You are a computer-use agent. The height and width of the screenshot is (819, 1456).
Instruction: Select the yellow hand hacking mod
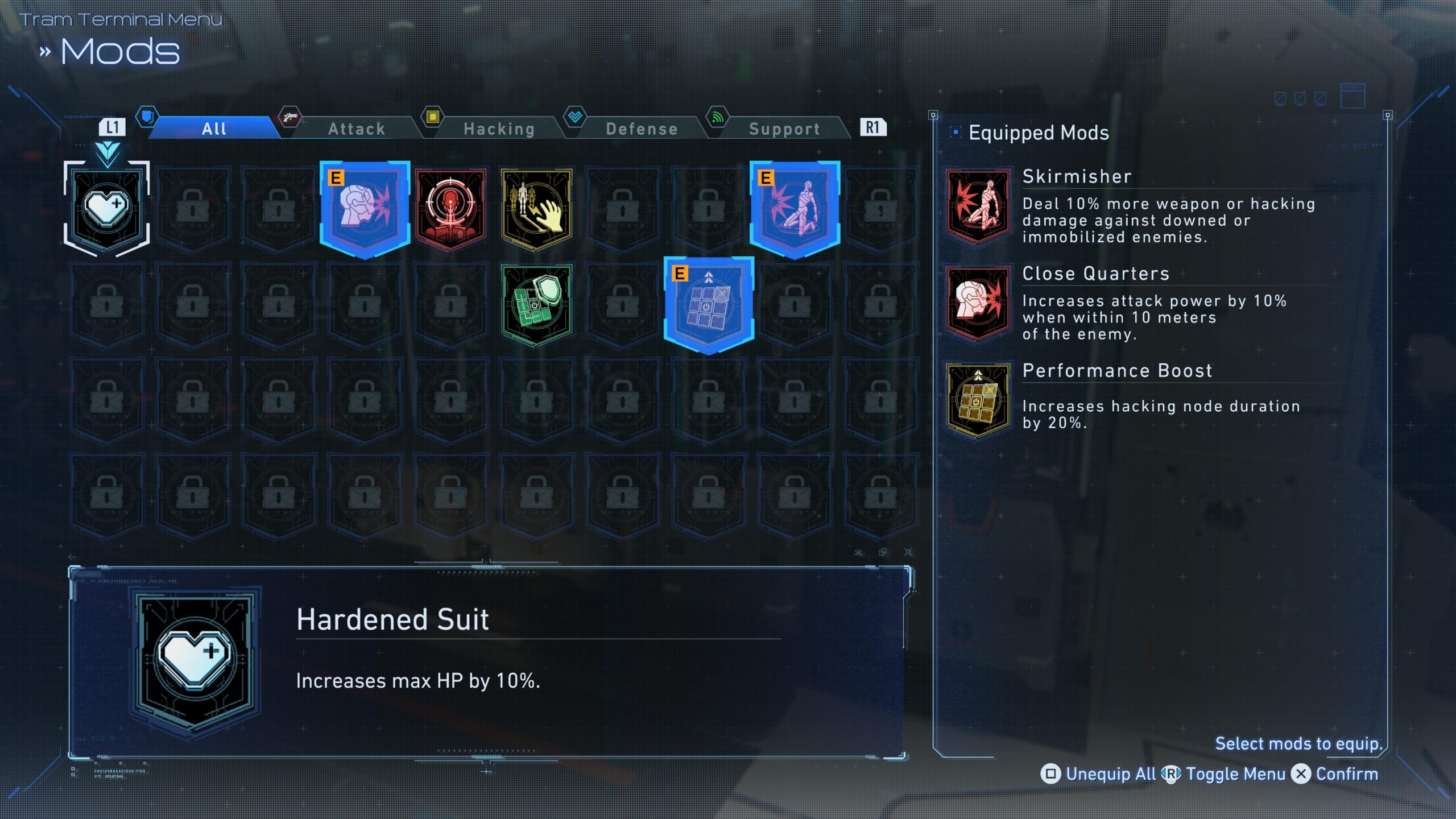click(536, 209)
